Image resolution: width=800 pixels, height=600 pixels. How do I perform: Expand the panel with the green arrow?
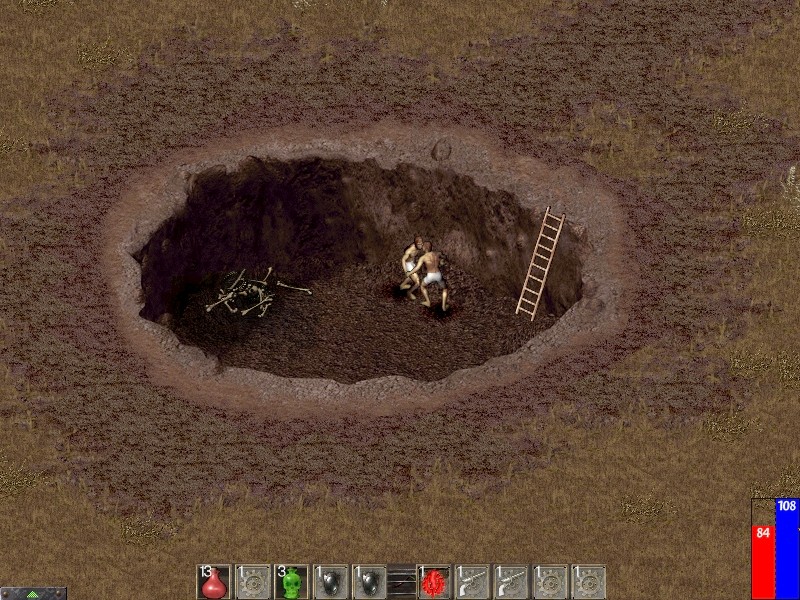click(x=33, y=593)
